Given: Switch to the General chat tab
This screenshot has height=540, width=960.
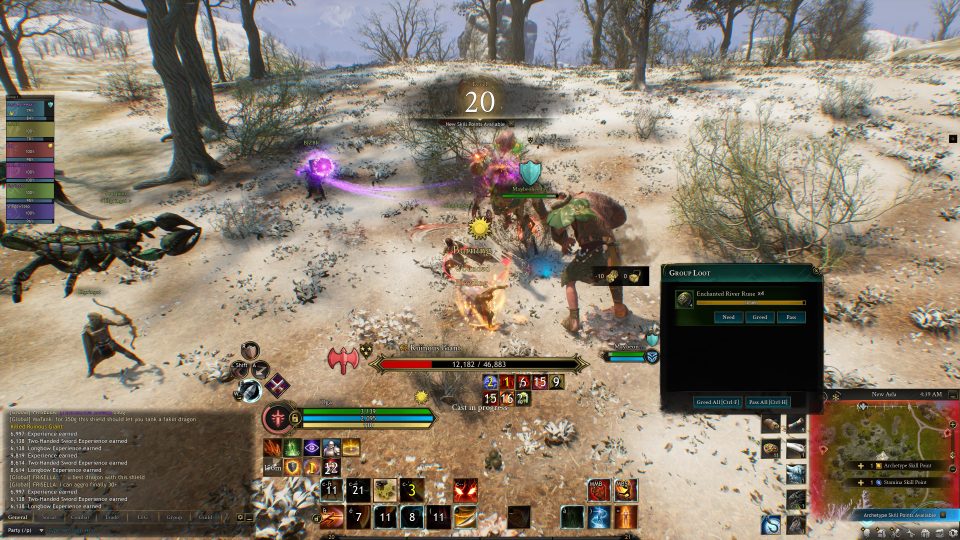Looking at the screenshot, I should point(17,517).
